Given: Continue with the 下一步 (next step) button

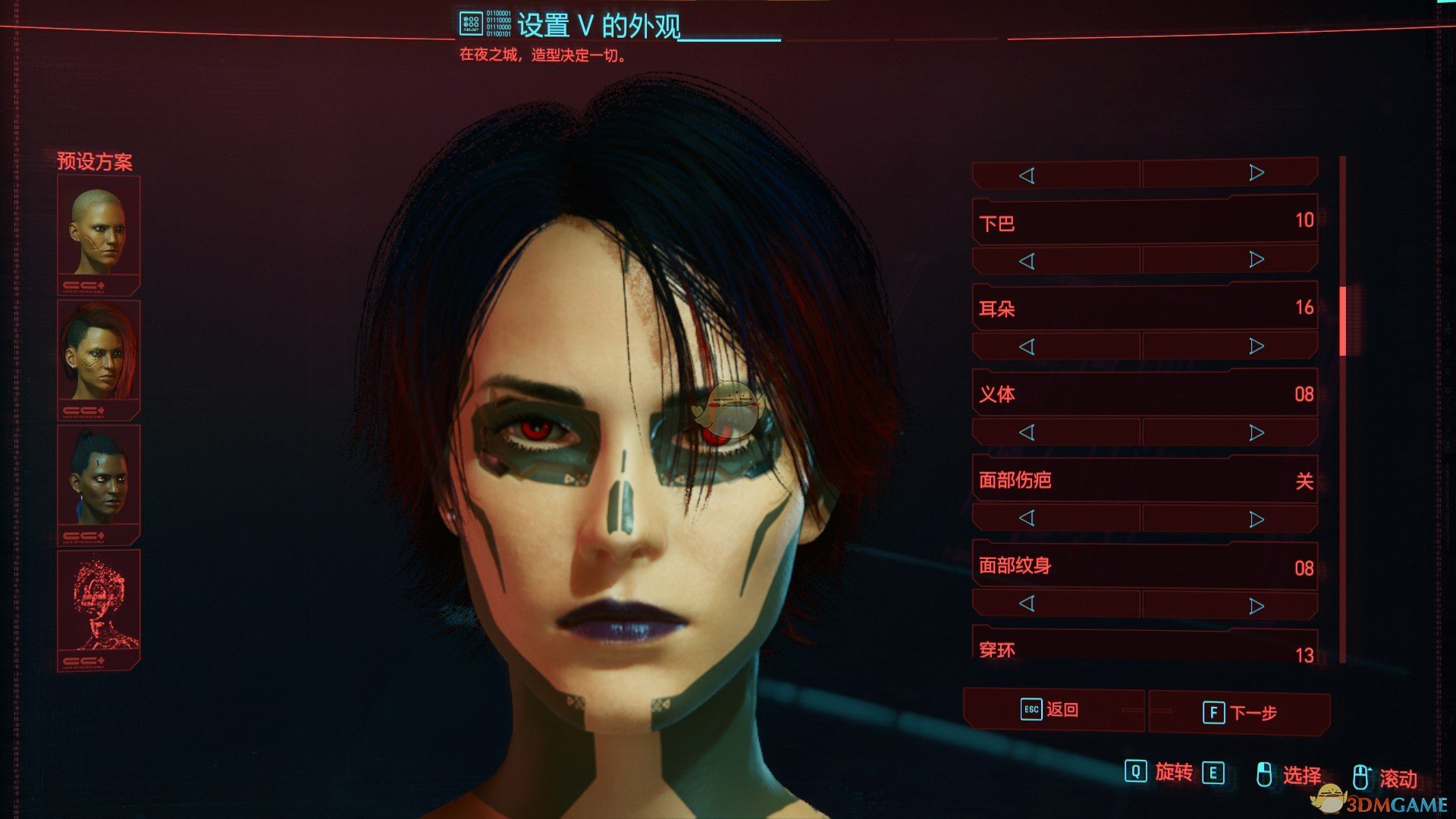Looking at the screenshot, I should point(1241,713).
